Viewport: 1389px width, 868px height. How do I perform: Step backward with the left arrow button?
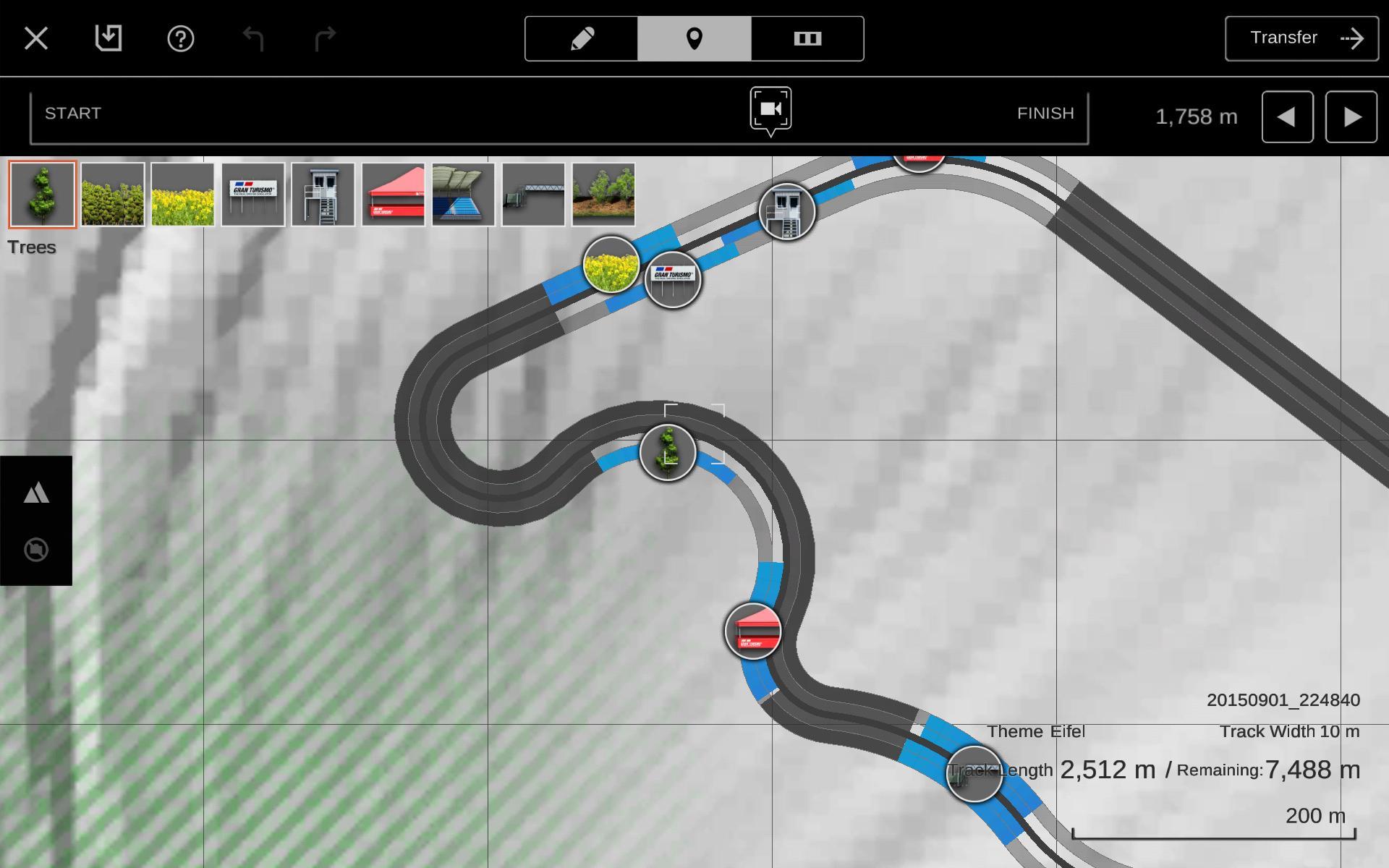pos(1287,117)
